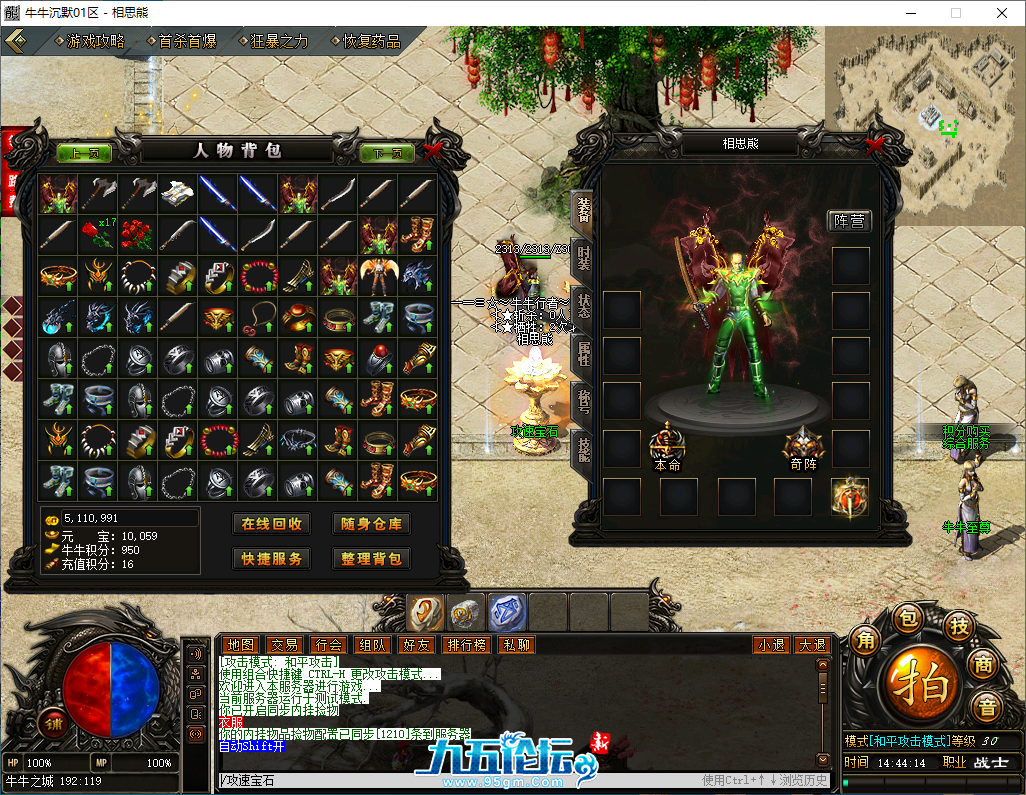Open the 阵营 faction button
Image resolution: width=1026 pixels, height=795 pixels.
point(849,221)
